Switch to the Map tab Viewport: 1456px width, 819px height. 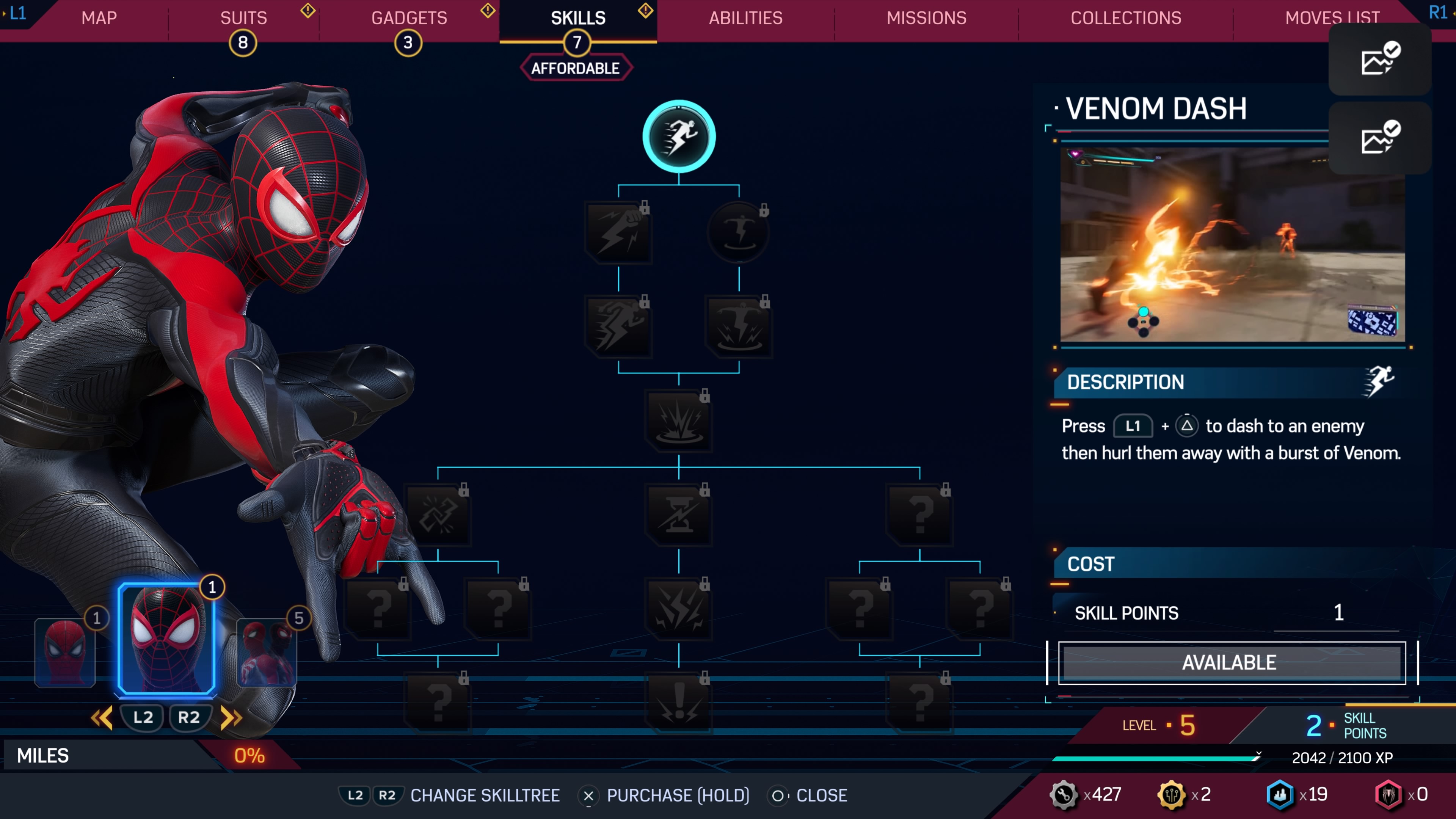99,18
